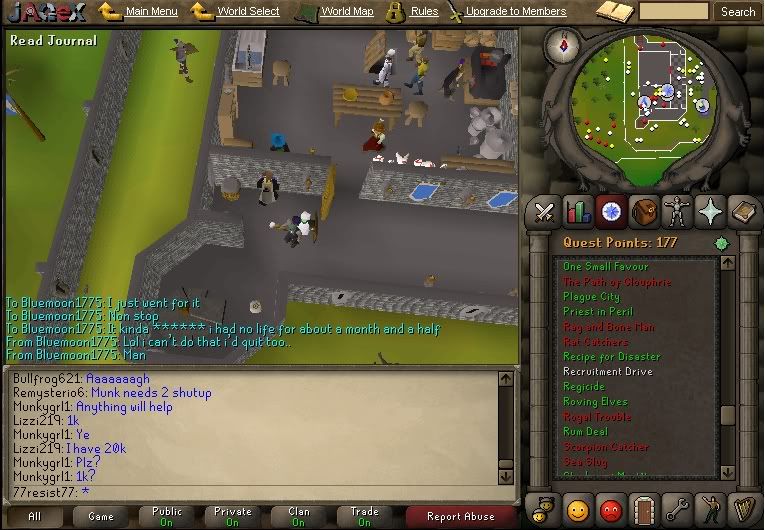The height and width of the screenshot is (530, 765).
Task: Focus the search text field
Action: pyautogui.click(x=673, y=12)
